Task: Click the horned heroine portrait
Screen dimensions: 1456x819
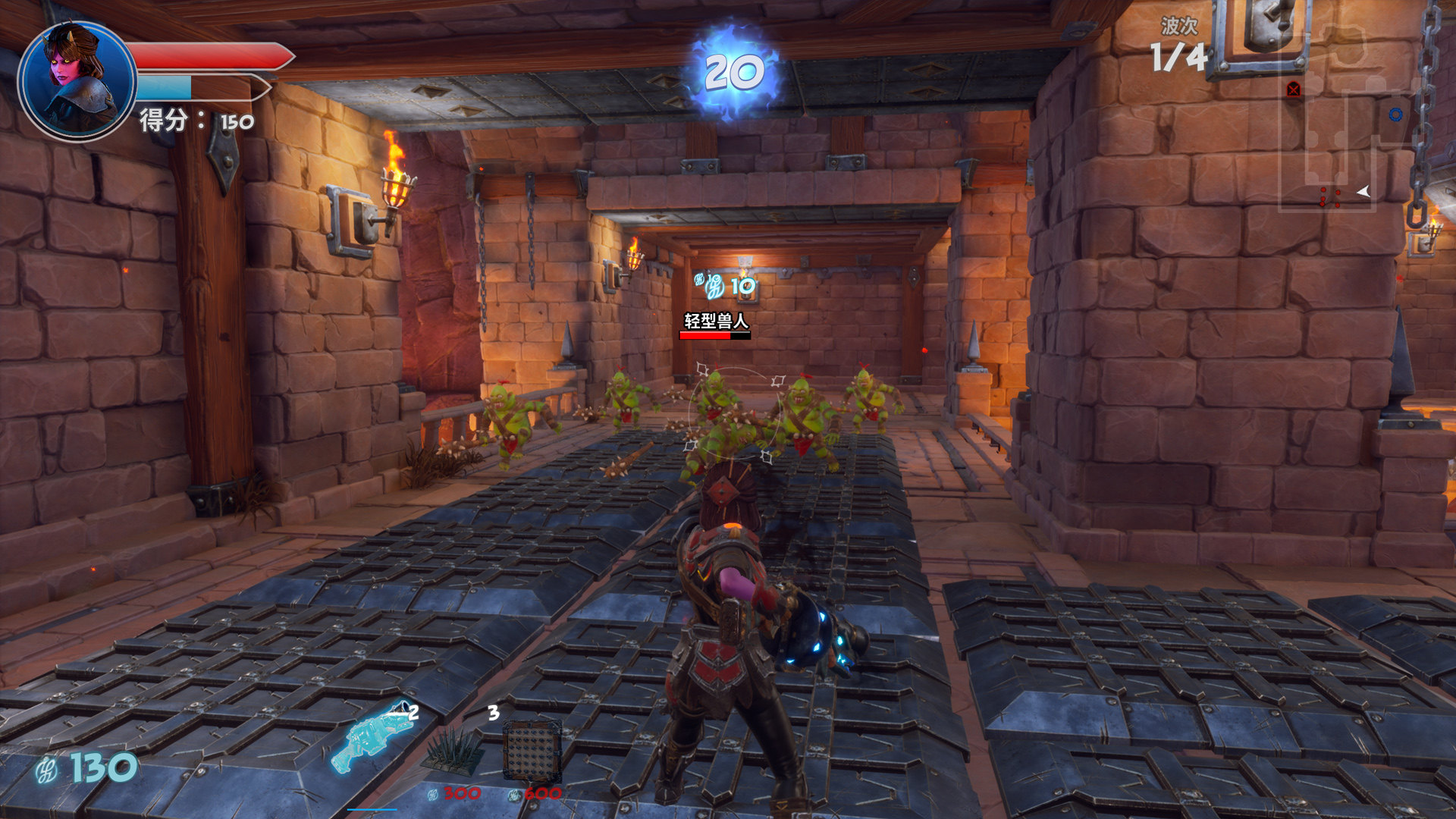Action: 77,80
